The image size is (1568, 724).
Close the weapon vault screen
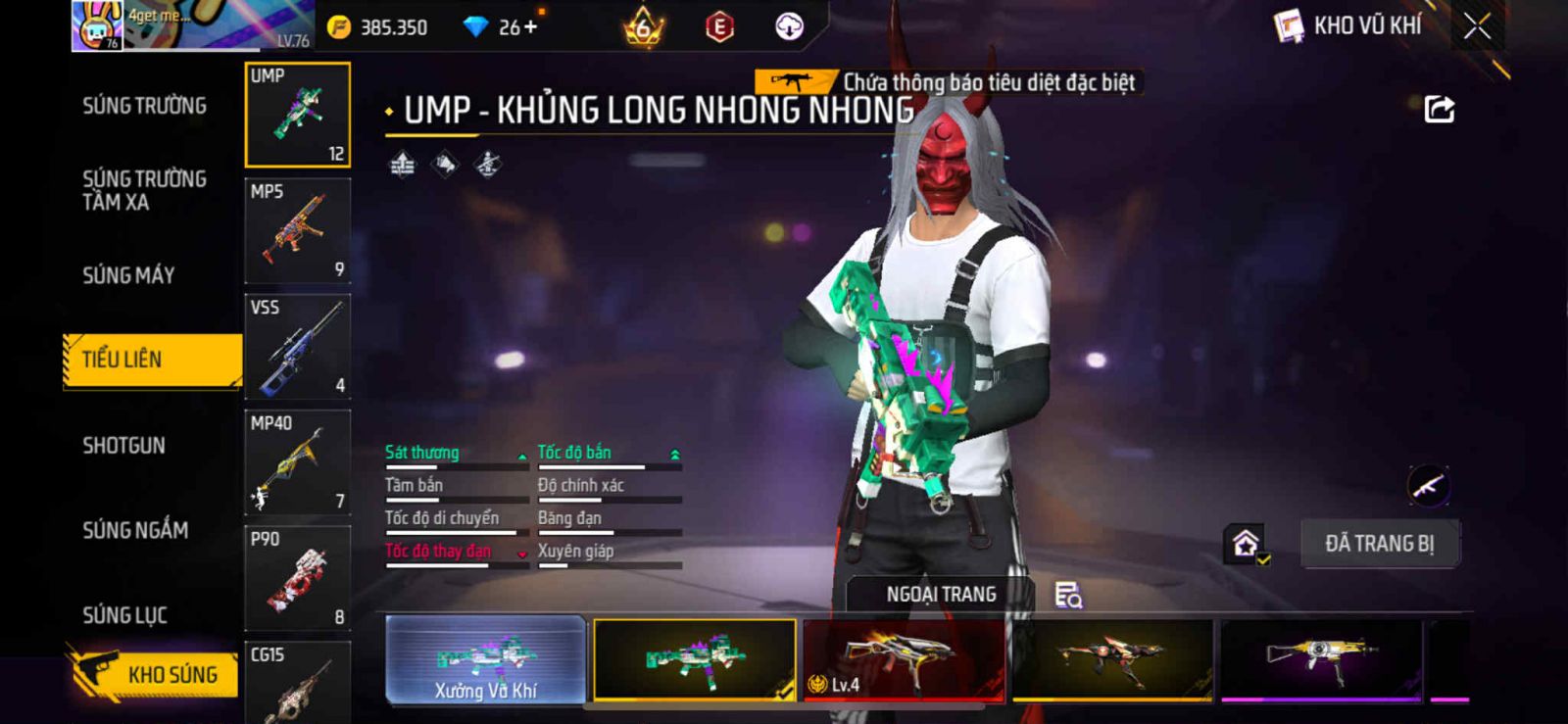click(x=1477, y=26)
